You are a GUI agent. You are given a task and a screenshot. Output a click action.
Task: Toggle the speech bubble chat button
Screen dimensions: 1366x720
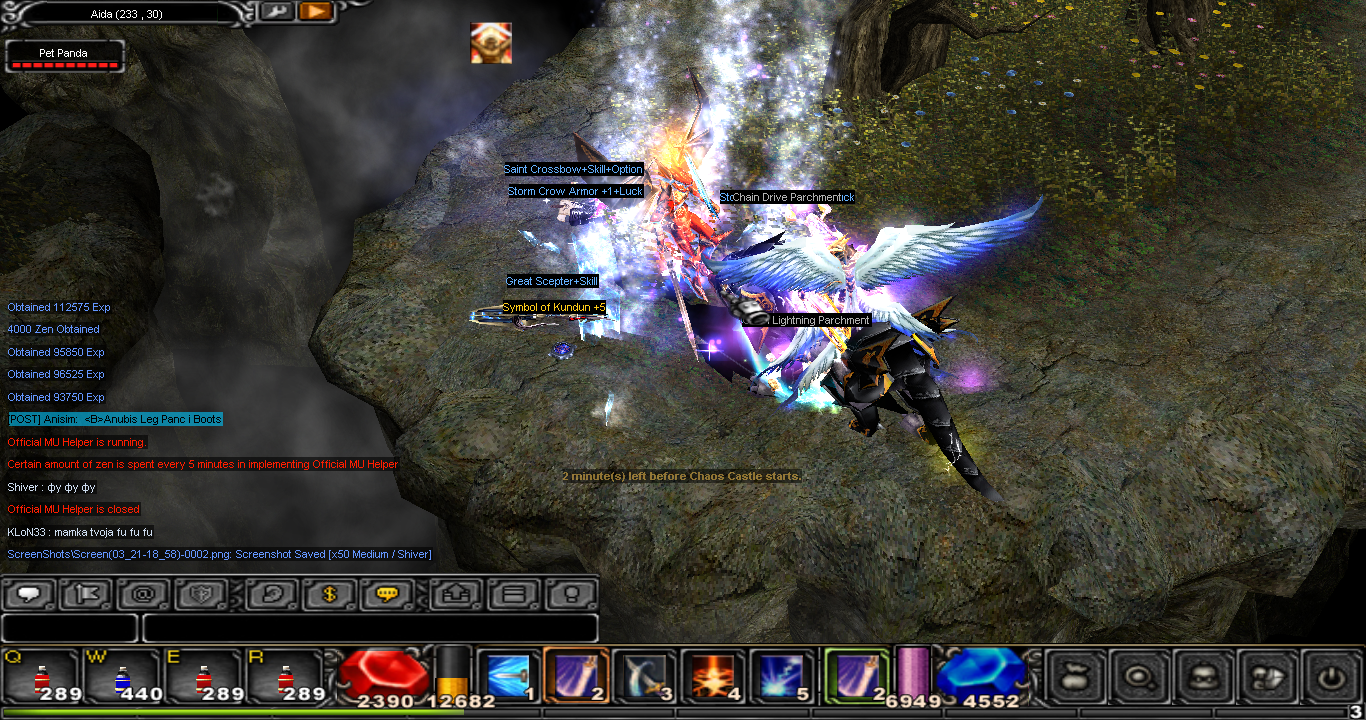tap(29, 594)
